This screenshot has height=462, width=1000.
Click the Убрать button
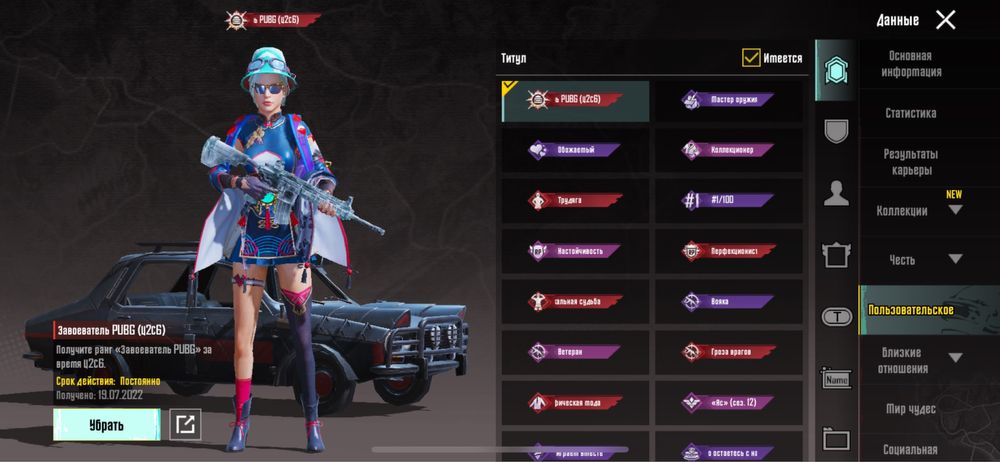point(106,425)
